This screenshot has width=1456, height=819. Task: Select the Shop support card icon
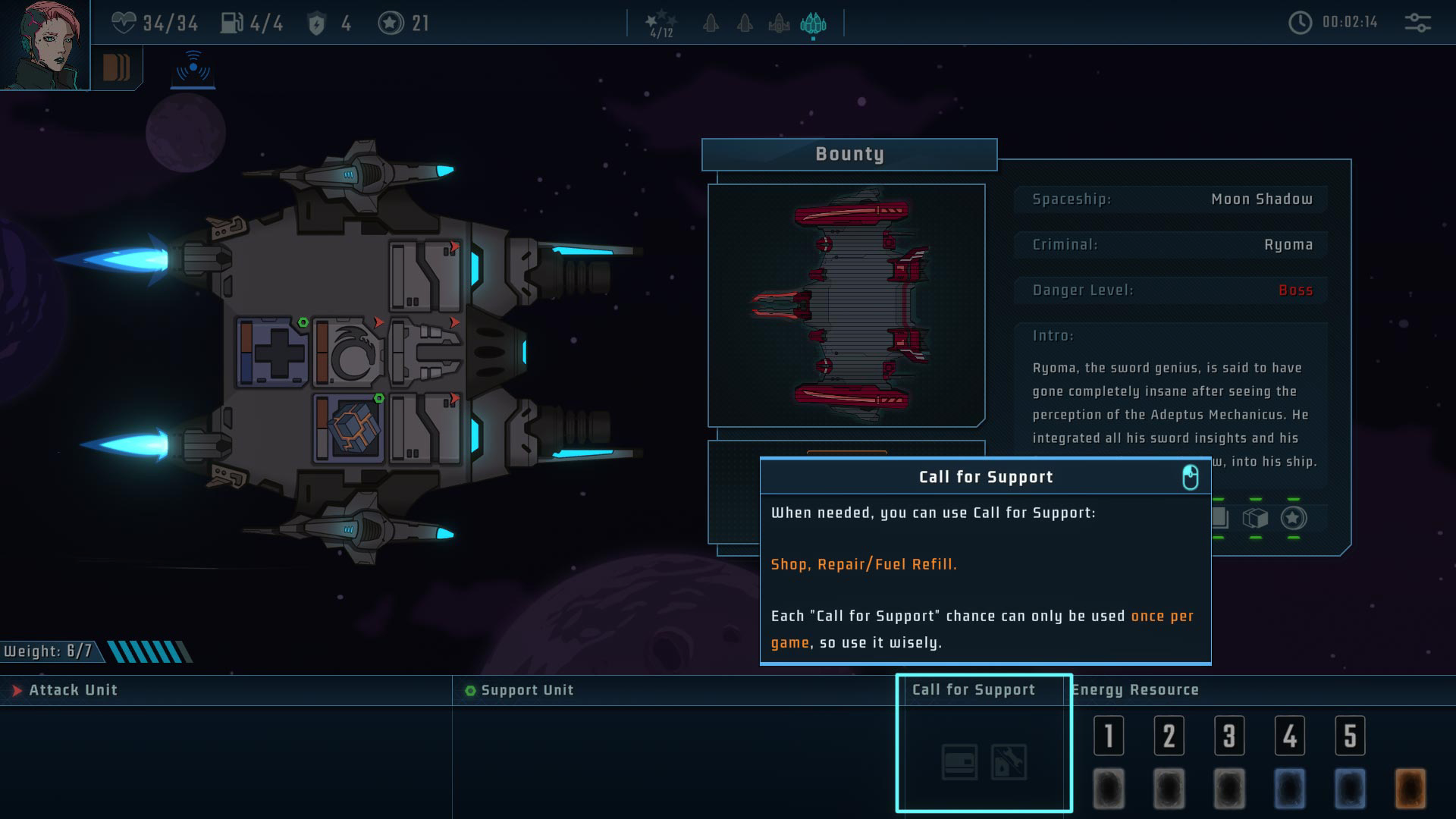tap(959, 762)
